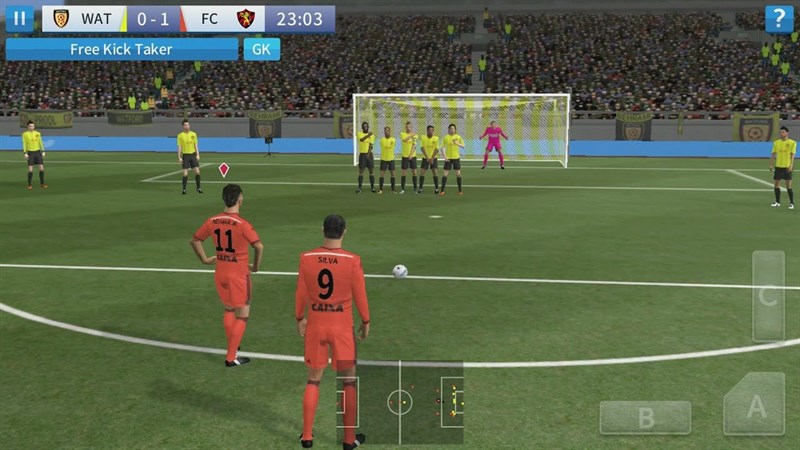Screen dimensions: 800x450
Task: Pause the match
Action: point(19,18)
